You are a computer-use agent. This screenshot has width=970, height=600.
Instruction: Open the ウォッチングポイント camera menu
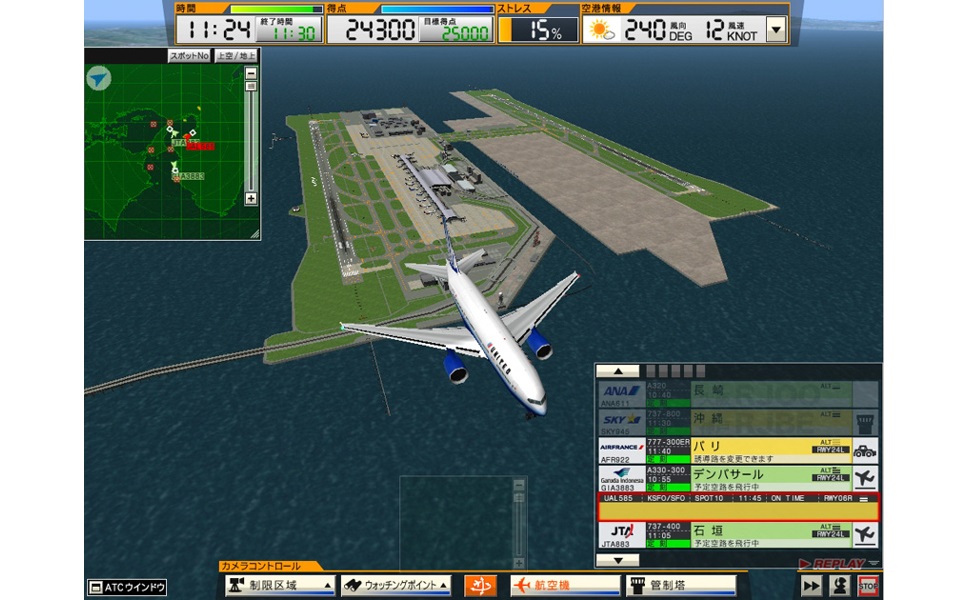(x=396, y=586)
